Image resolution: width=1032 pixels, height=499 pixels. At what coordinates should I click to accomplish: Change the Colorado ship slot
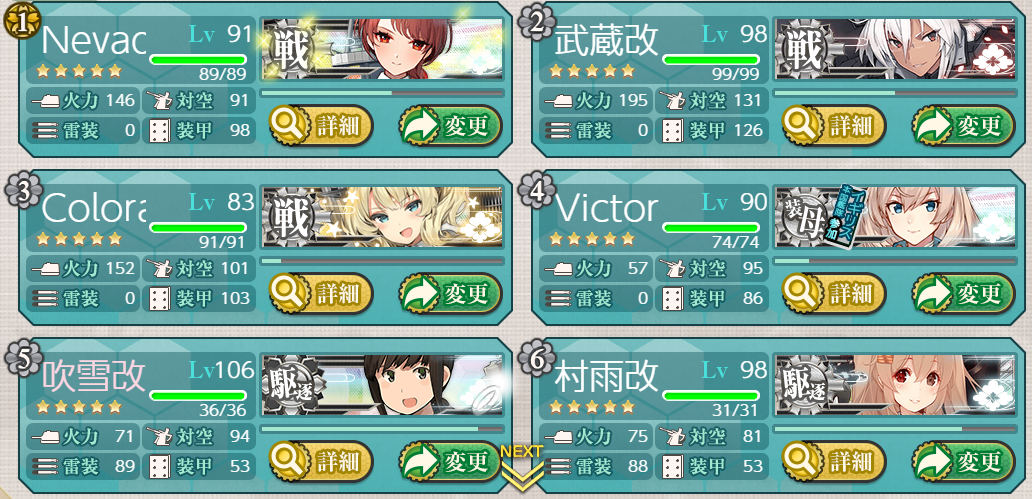(449, 294)
